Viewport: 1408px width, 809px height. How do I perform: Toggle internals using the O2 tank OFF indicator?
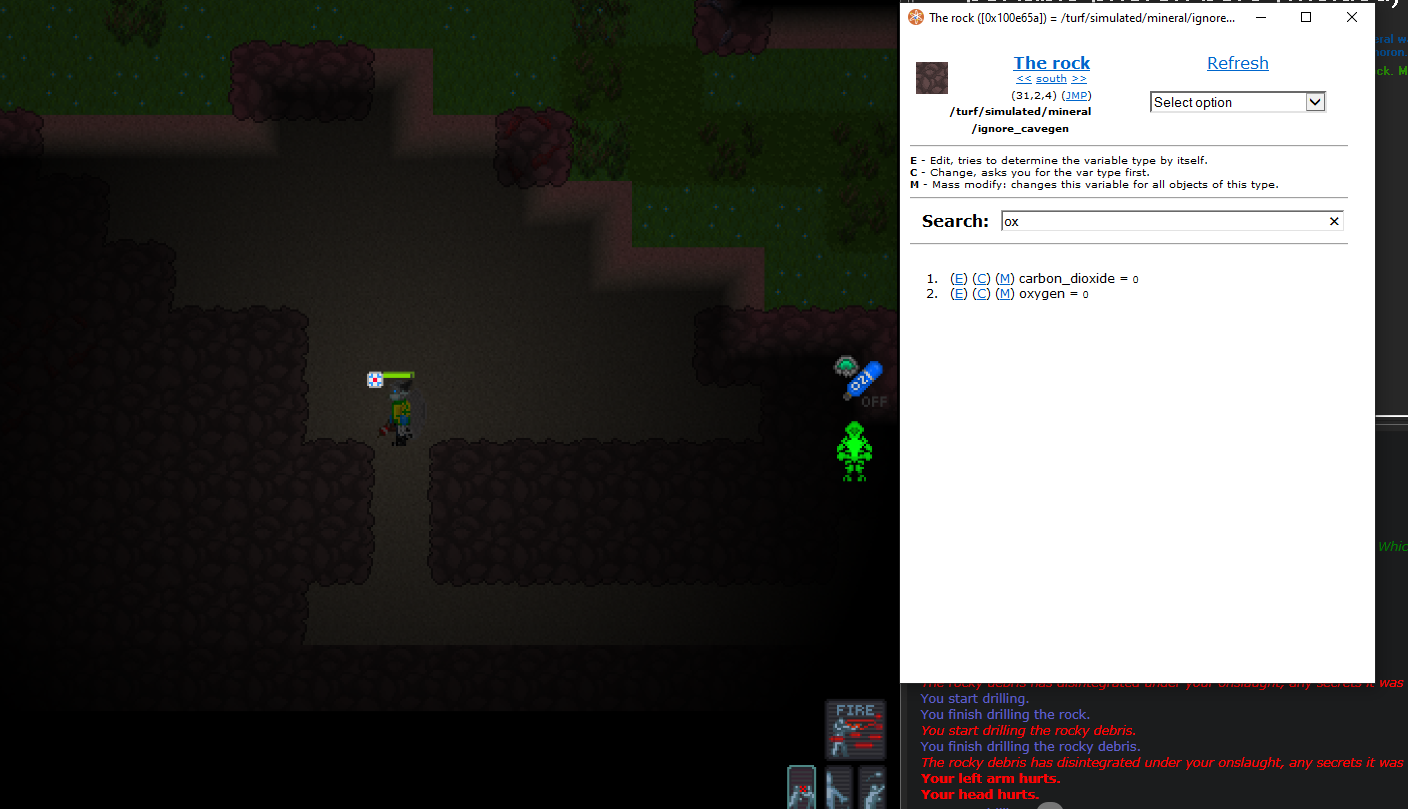[x=862, y=383]
